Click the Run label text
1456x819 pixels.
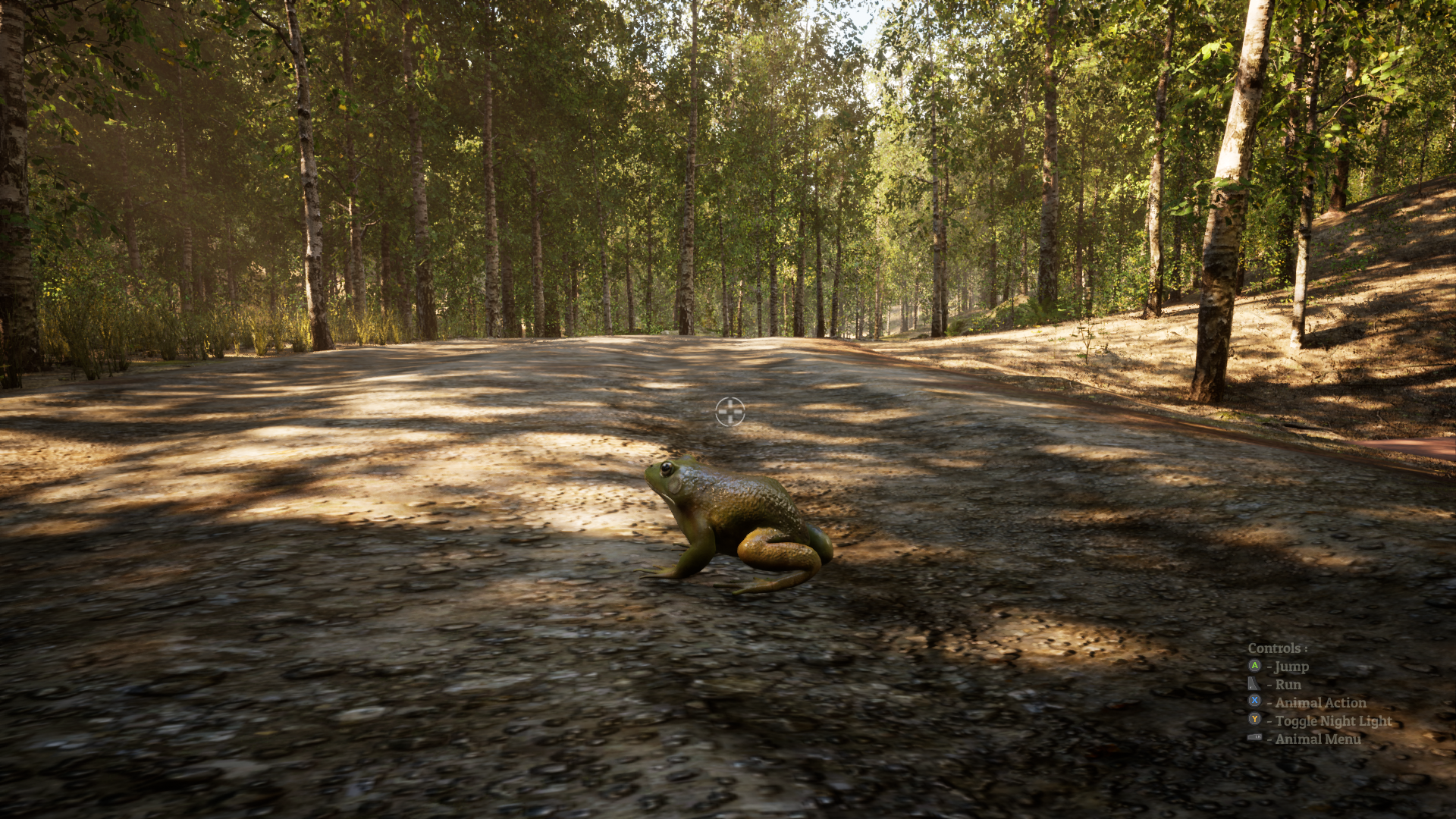pyautogui.click(x=1288, y=685)
